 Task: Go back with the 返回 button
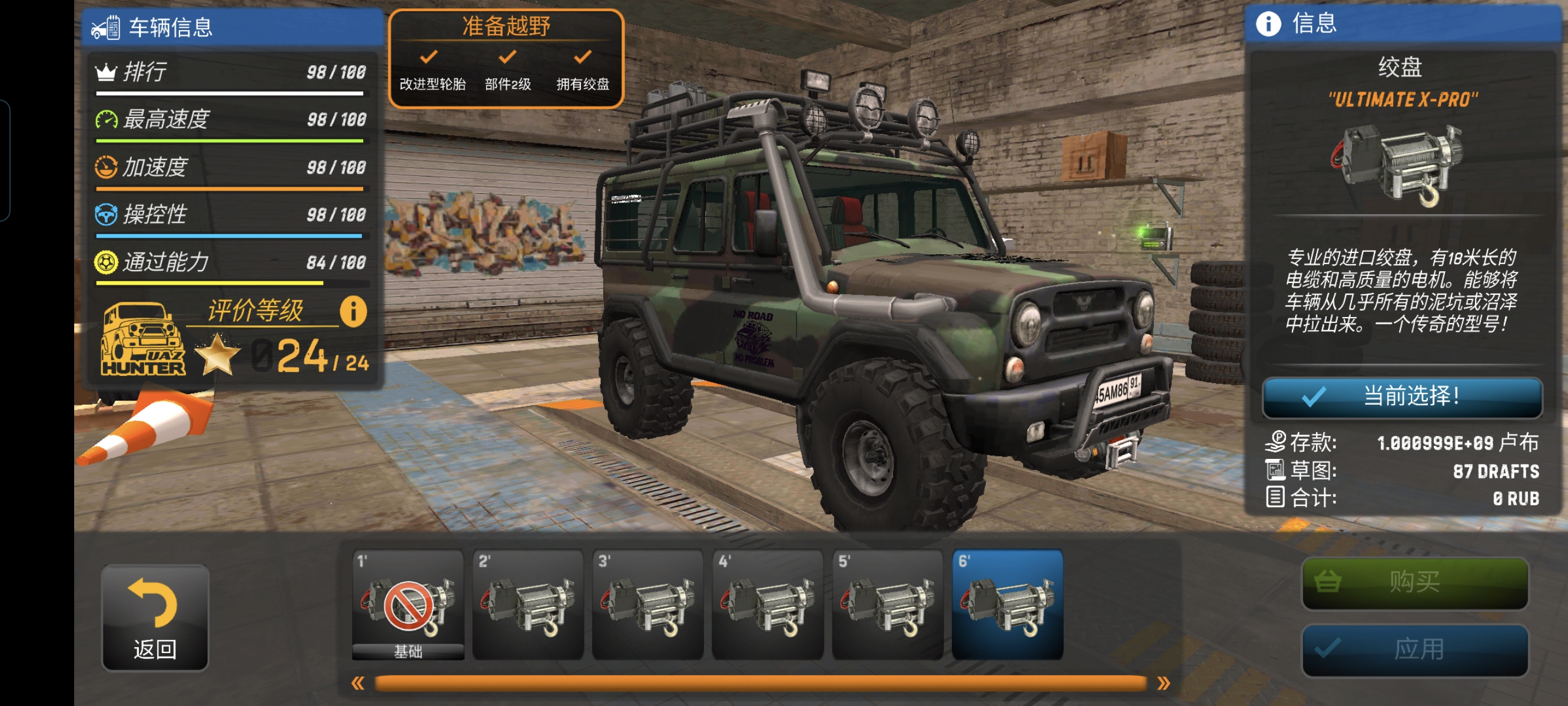pos(155,618)
